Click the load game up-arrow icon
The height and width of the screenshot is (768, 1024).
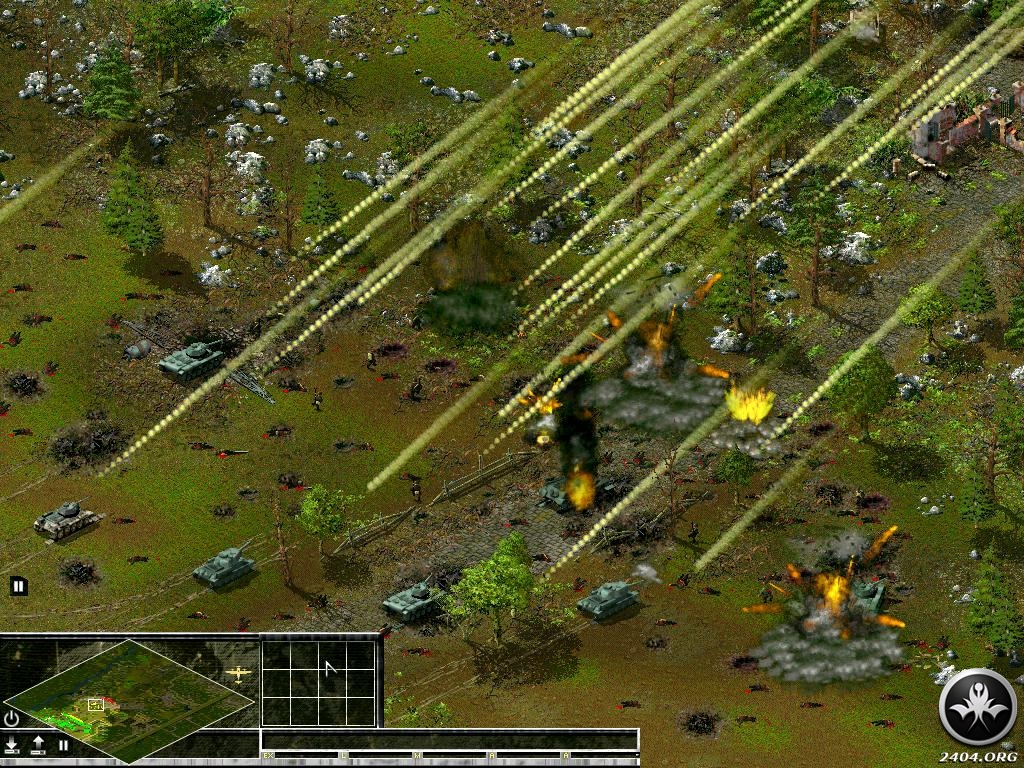point(38,745)
